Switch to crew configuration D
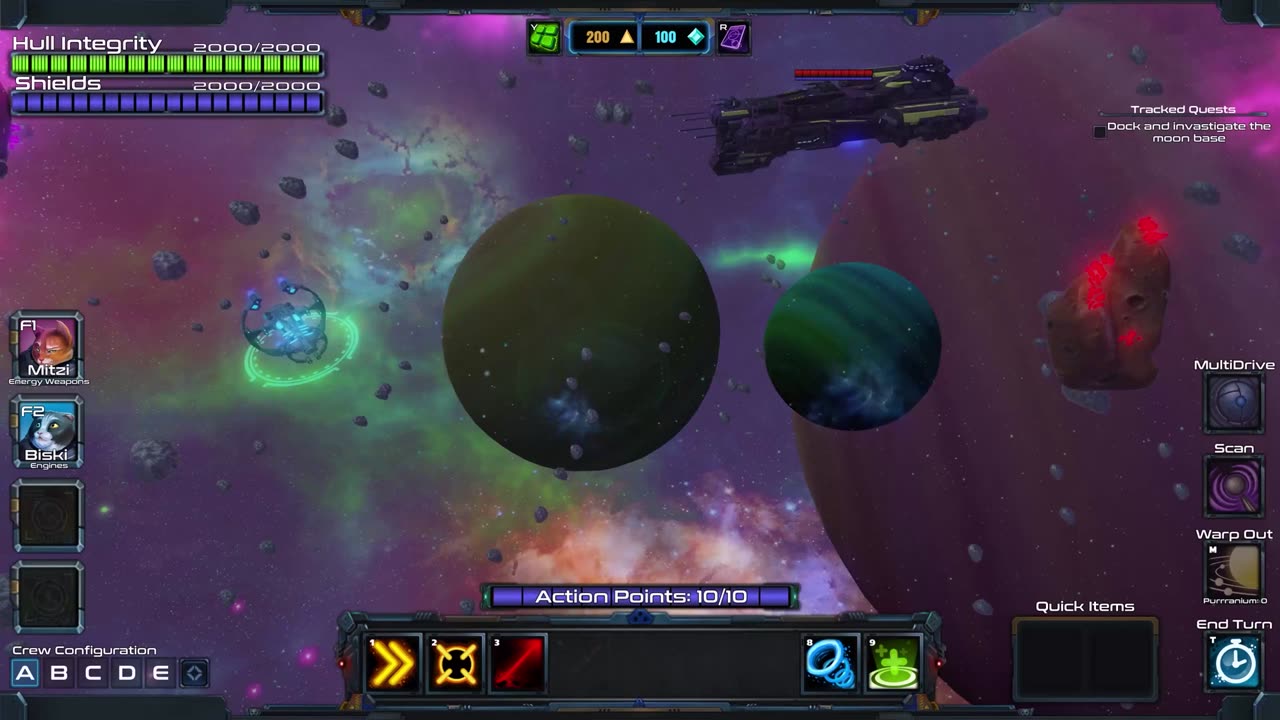The height and width of the screenshot is (720, 1280). pyautogui.click(x=127, y=673)
